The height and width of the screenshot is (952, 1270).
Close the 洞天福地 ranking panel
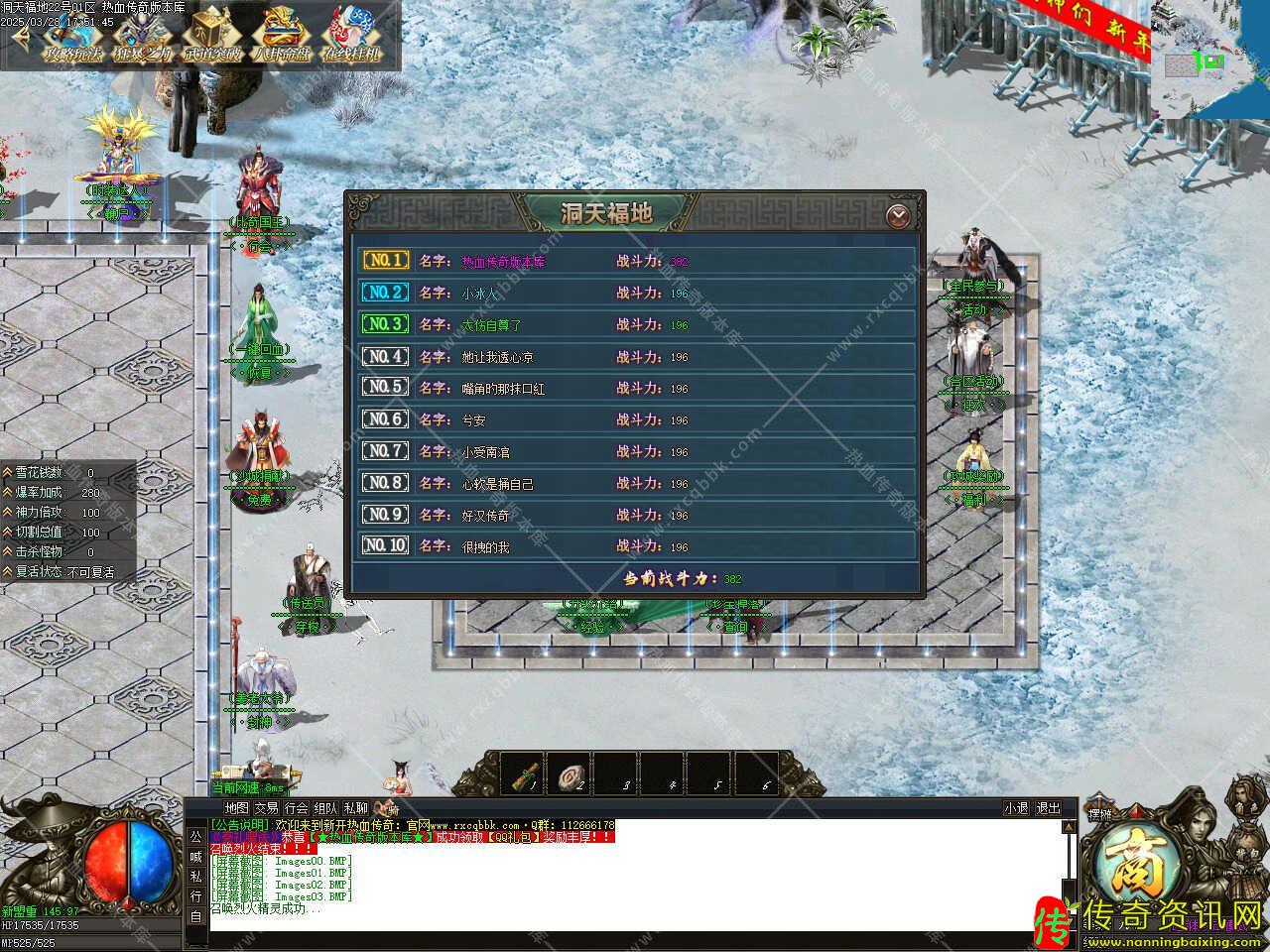click(x=898, y=214)
